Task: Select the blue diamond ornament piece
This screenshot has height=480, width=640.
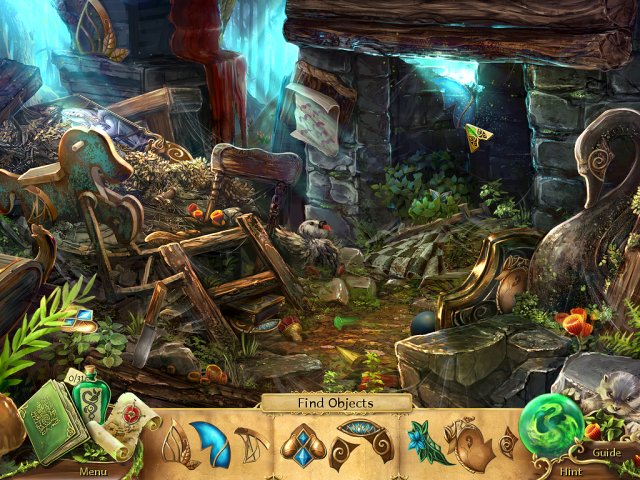Action: pos(301,446)
